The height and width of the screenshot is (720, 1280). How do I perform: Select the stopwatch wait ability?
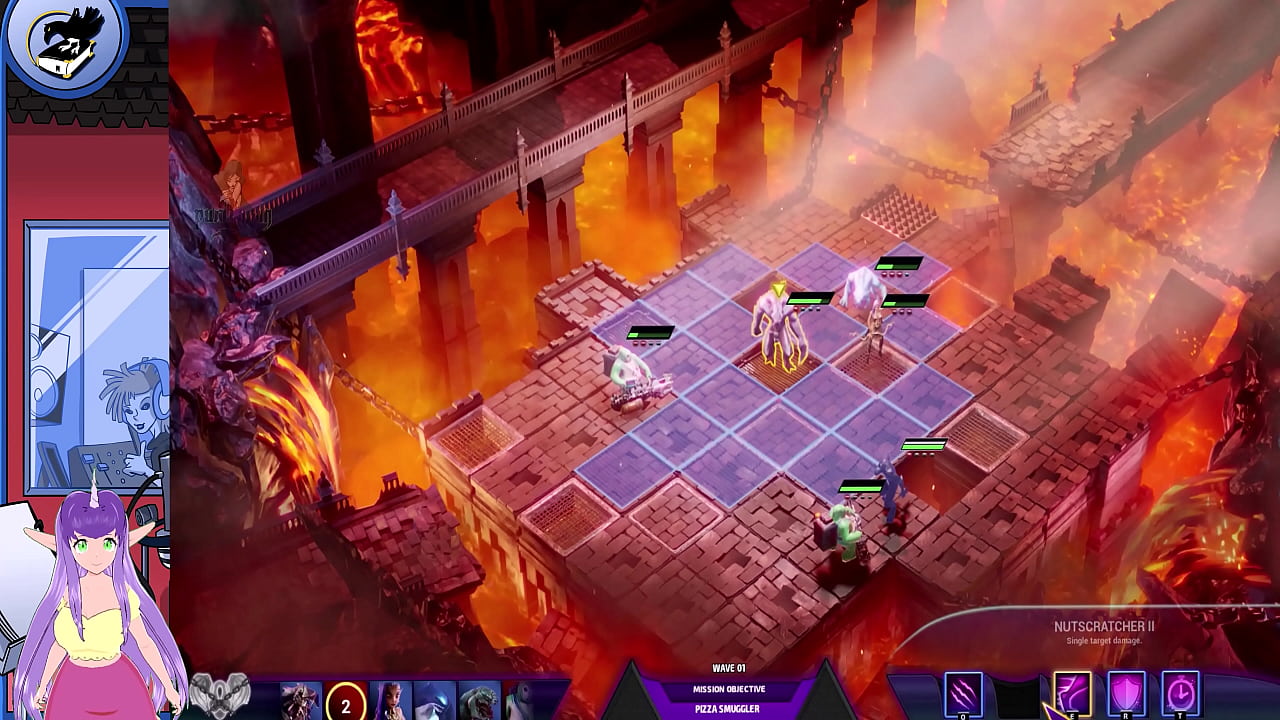1180,693
